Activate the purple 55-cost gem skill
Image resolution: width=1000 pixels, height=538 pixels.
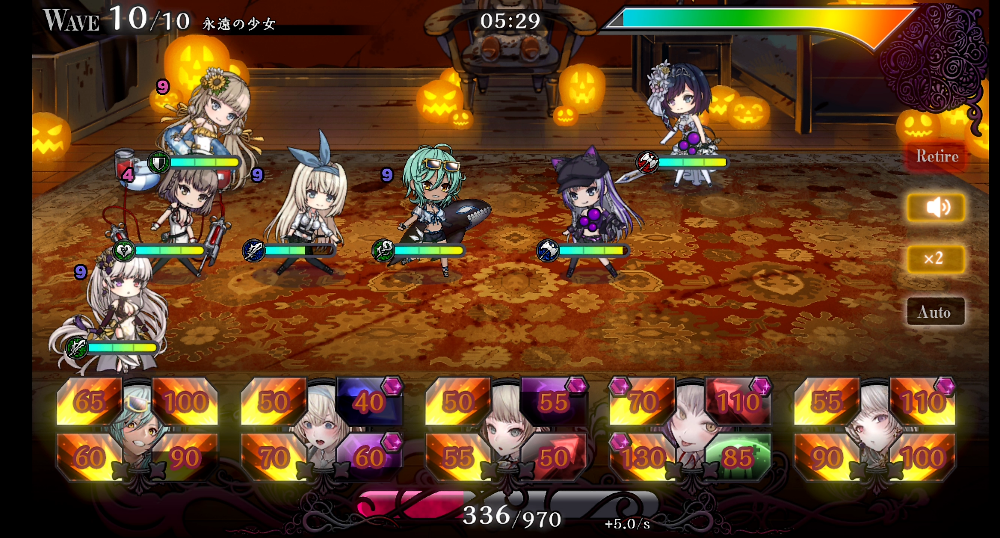tap(553, 402)
